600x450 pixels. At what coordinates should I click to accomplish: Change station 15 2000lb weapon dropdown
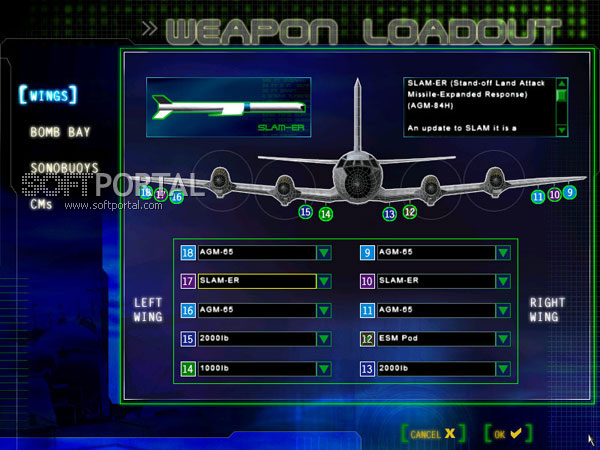click(x=324, y=340)
